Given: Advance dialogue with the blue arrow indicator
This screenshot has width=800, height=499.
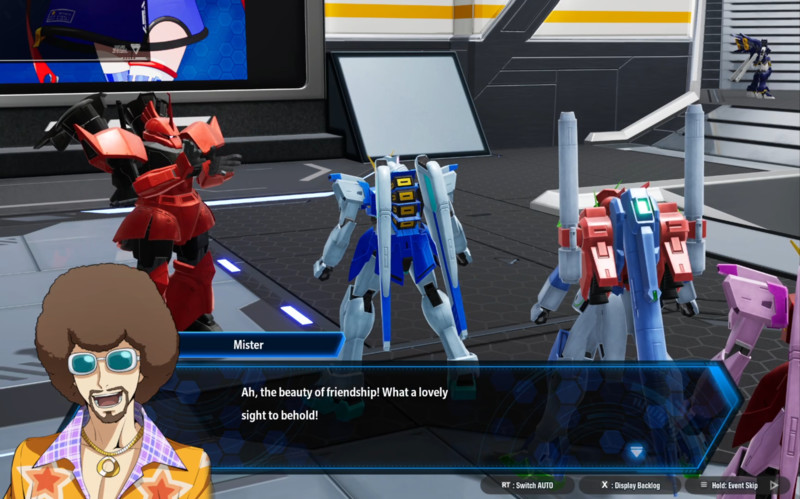Looking at the screenshot, I should pyautogui.click(x=636, y=451).
